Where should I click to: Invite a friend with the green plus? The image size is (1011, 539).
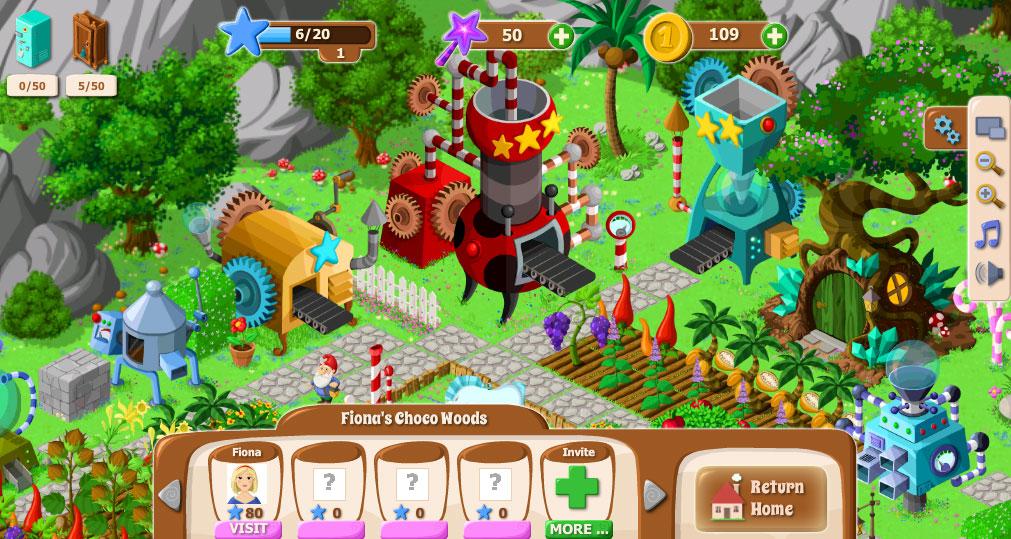pos(577,488)
